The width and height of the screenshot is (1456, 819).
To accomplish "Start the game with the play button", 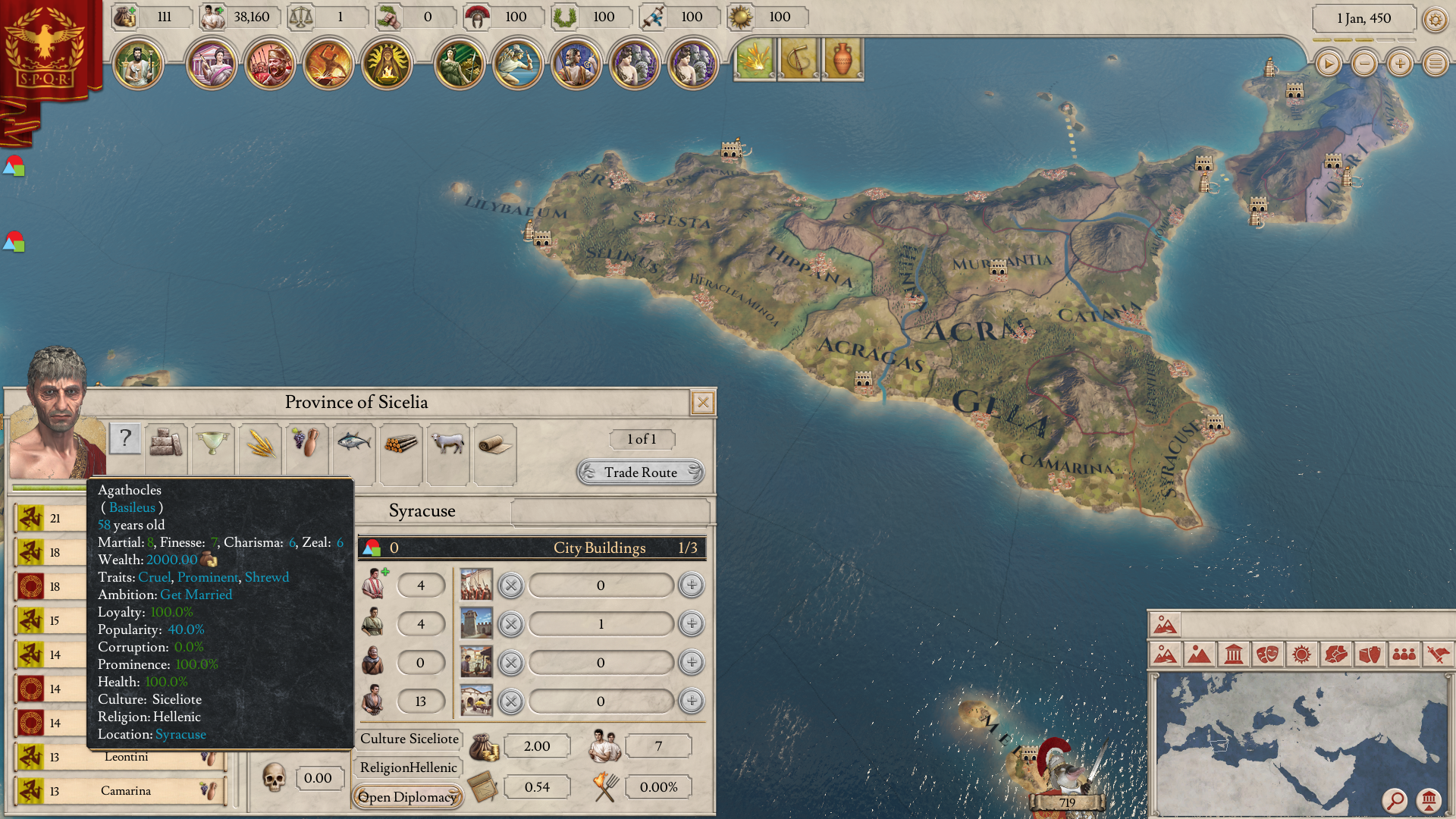I will tap(1328, 64).
